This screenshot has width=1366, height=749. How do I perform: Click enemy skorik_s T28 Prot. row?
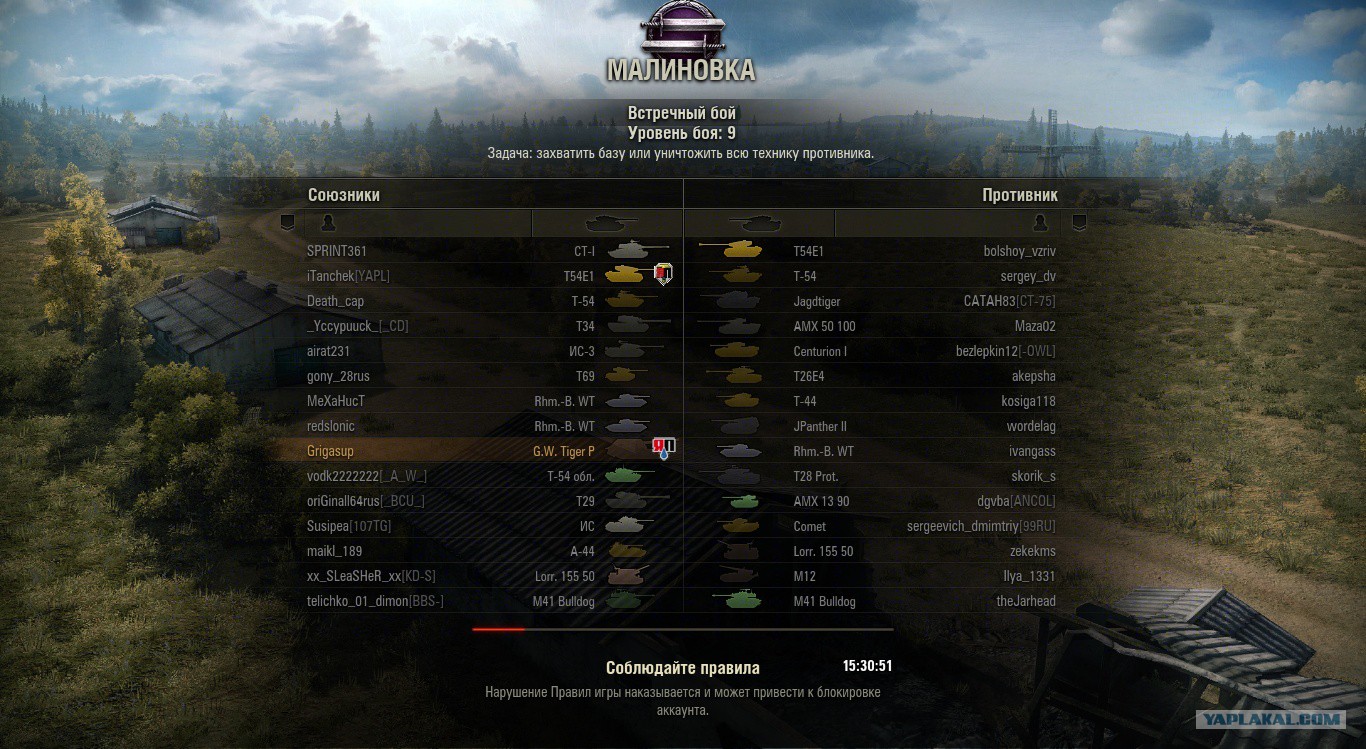(1033, 476)
